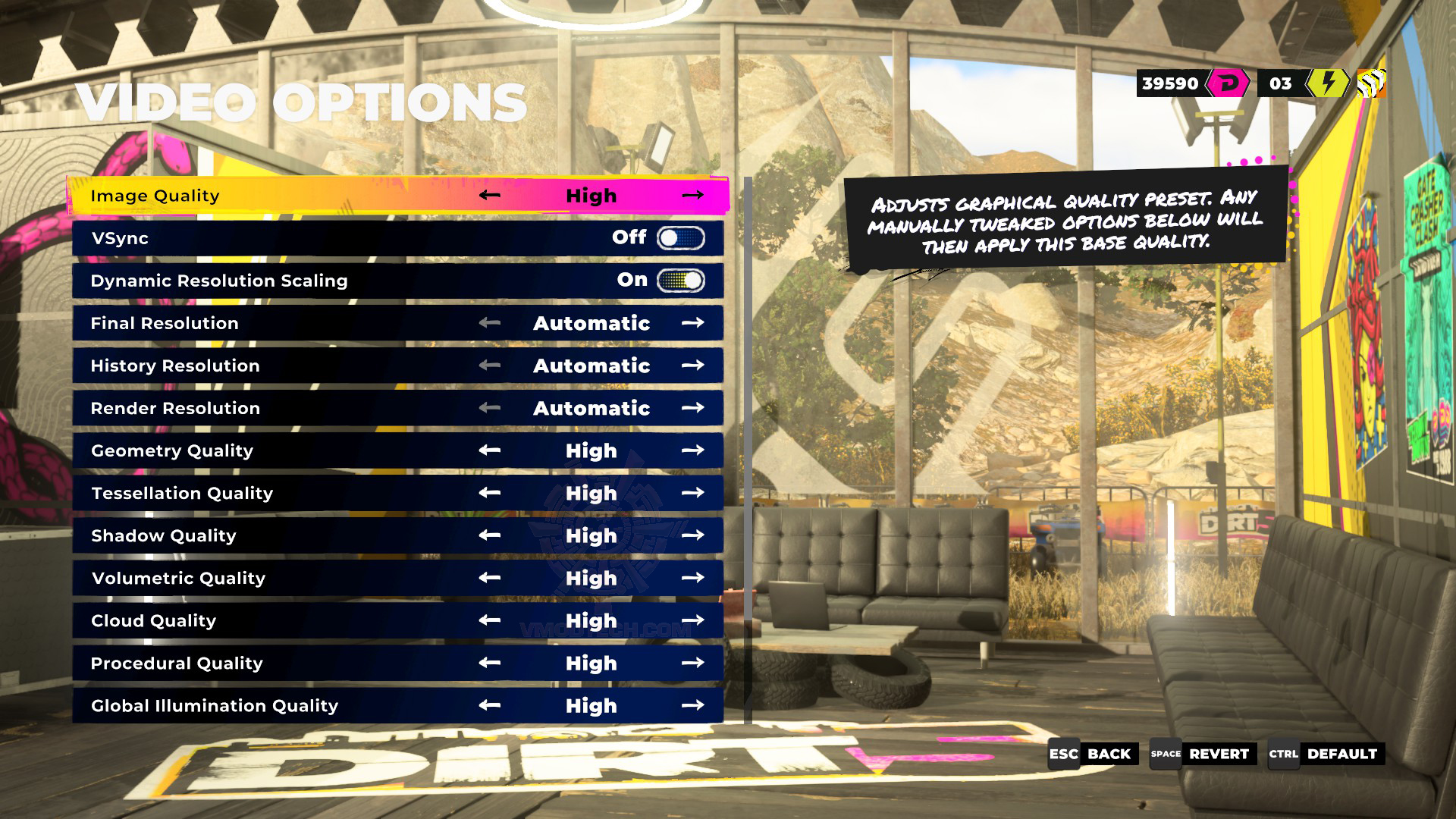The height and width of the screenshot is (819, 1456).
Task: Turn off Dynamic Resolution Scaling toggle
Action: (680, 281)
